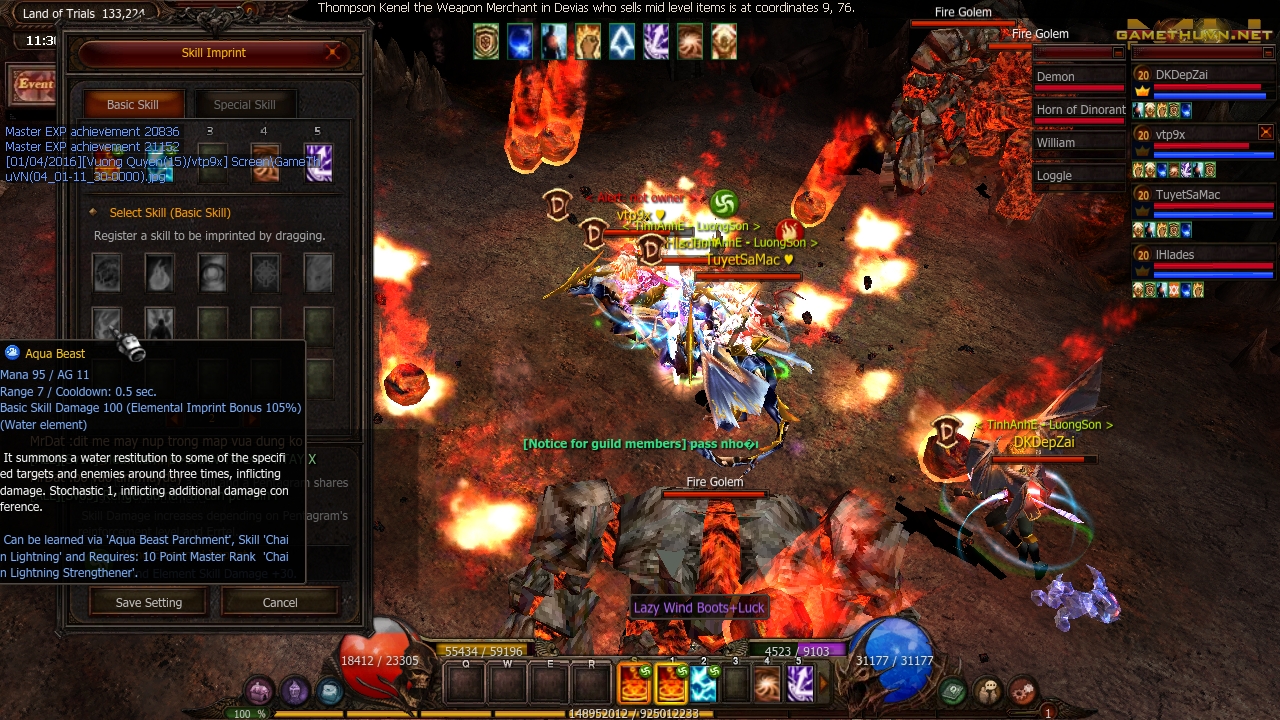
Task: Switch to the Basic Skill tab
Action: (x=132, y=104)
